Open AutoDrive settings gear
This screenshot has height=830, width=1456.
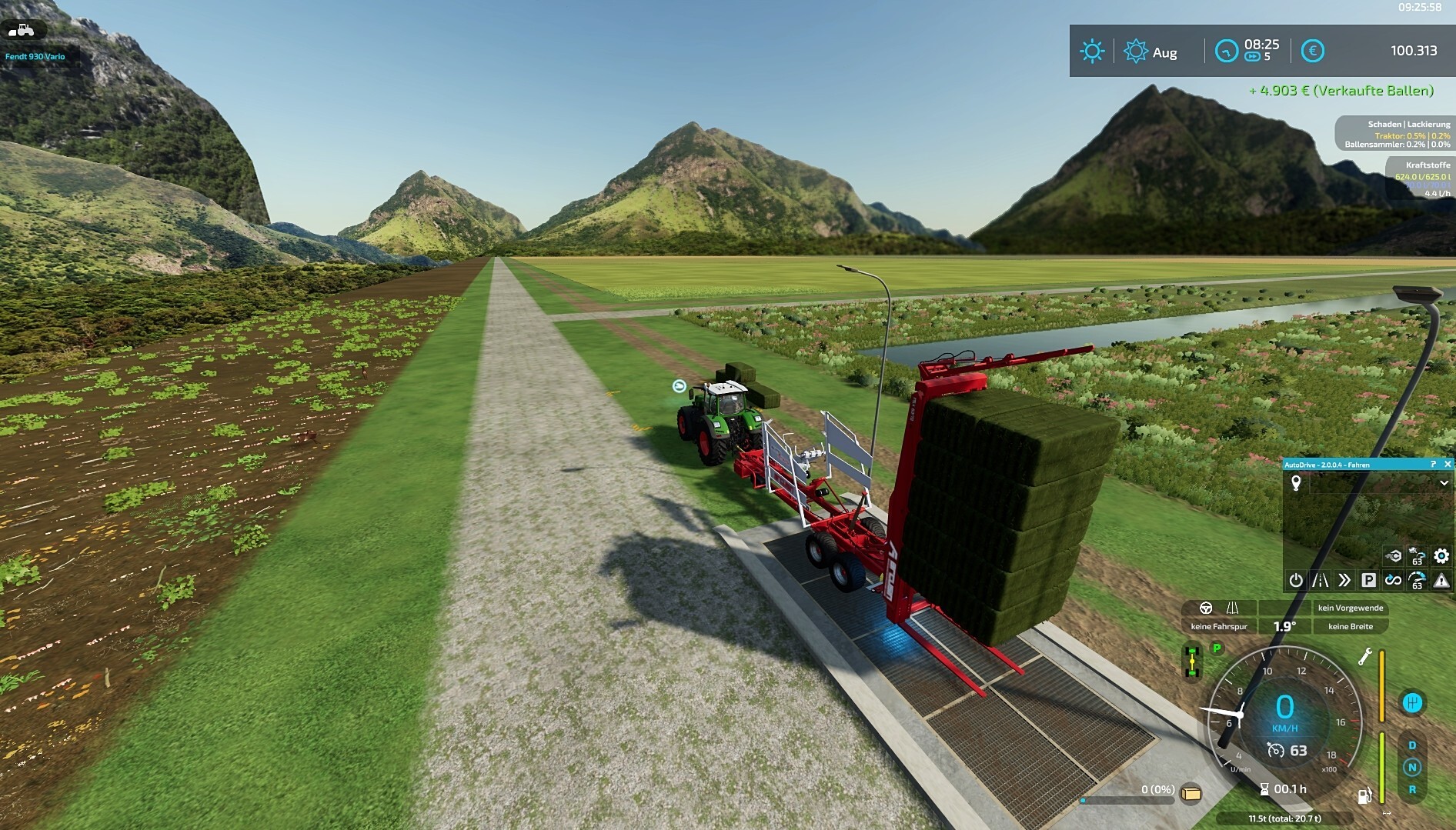point(1441,555)
